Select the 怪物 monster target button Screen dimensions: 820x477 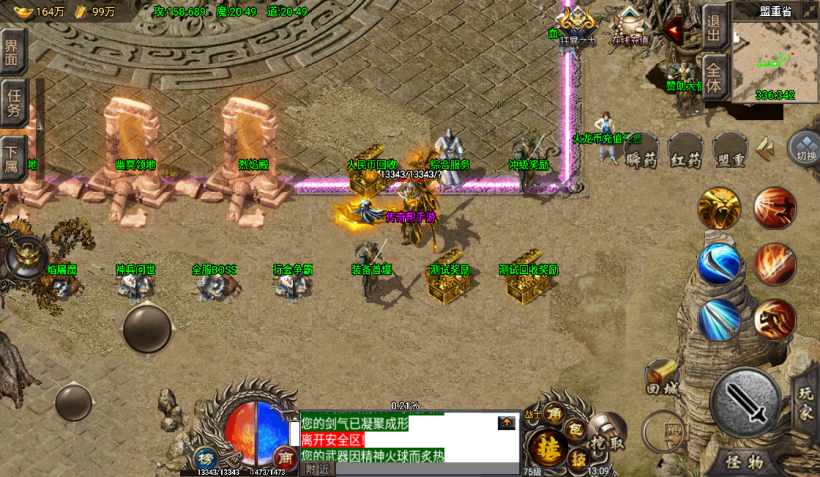point(745,463)
